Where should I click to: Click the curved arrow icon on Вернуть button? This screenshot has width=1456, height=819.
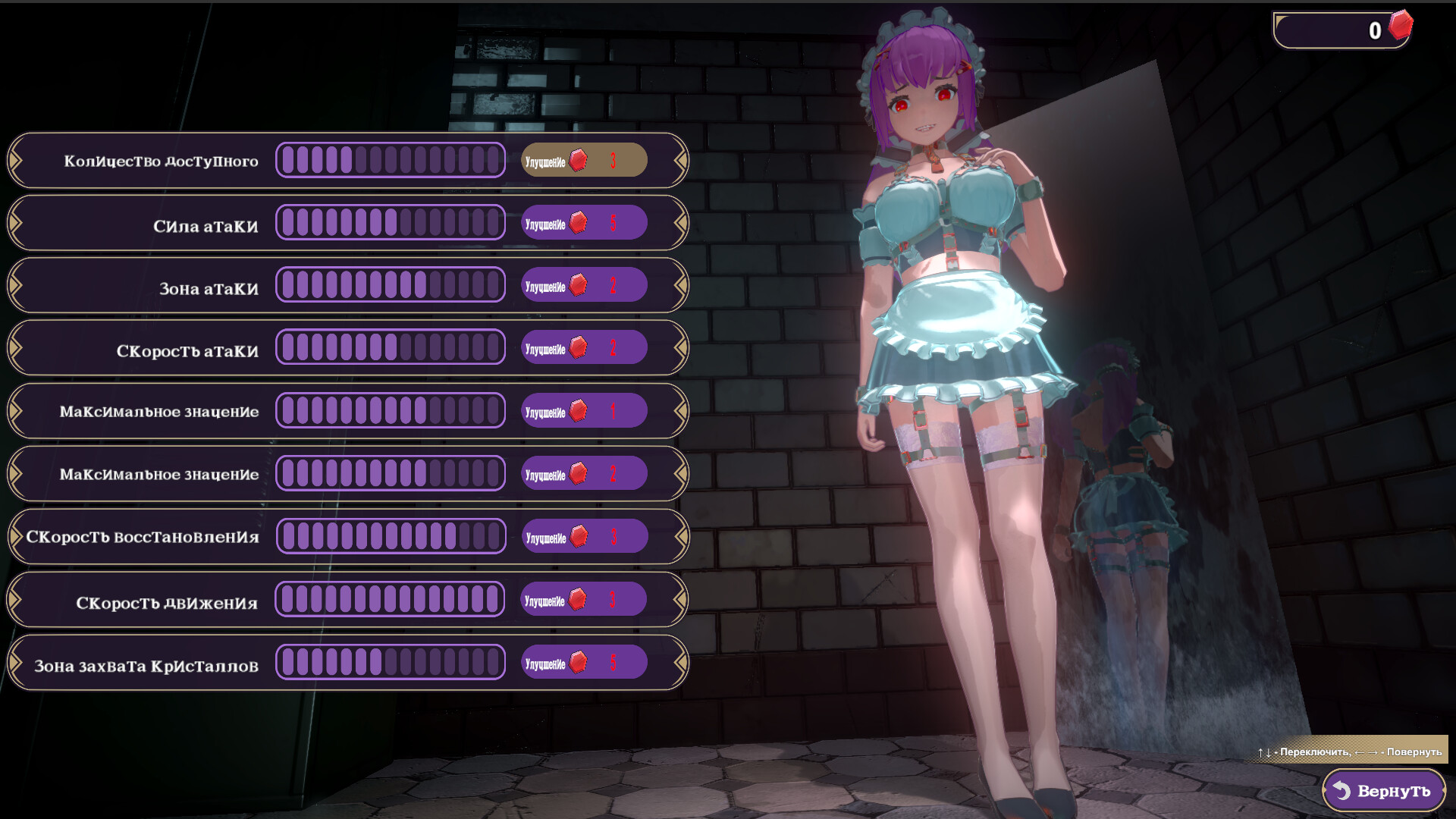tap(1340, 790)
